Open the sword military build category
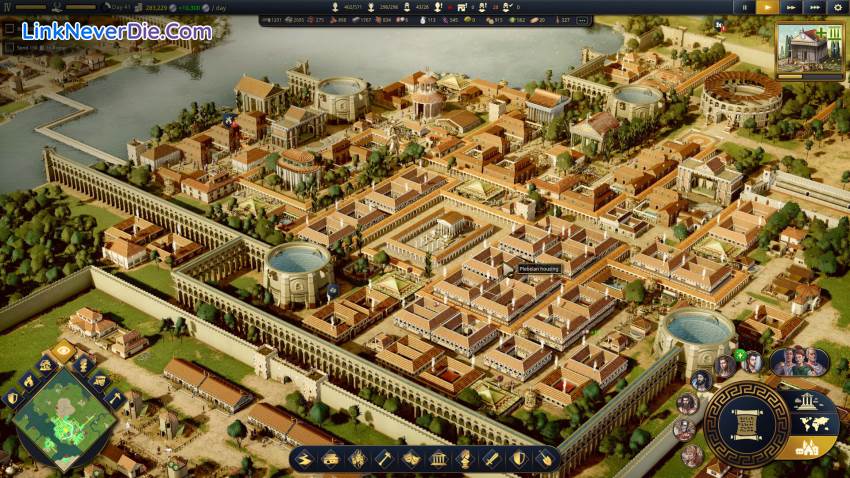This screenshot has width=850, height=478. tap(491, 459)
